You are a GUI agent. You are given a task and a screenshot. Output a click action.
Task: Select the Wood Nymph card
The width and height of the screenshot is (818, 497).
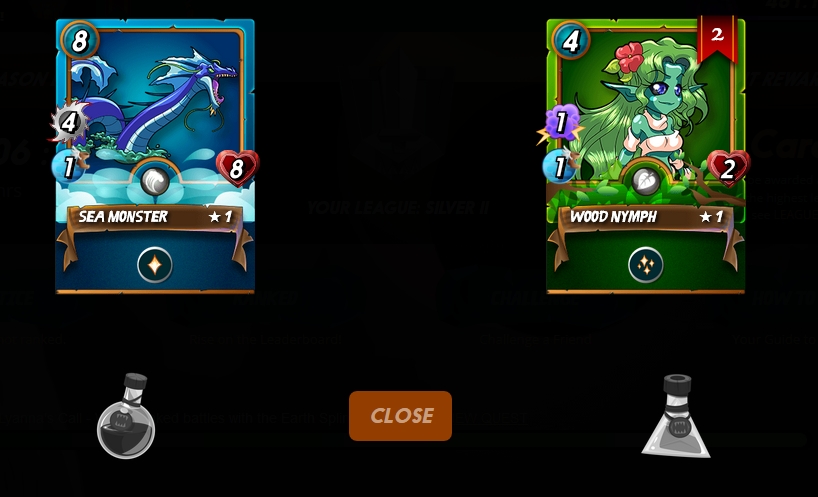(x=645, y=120)
